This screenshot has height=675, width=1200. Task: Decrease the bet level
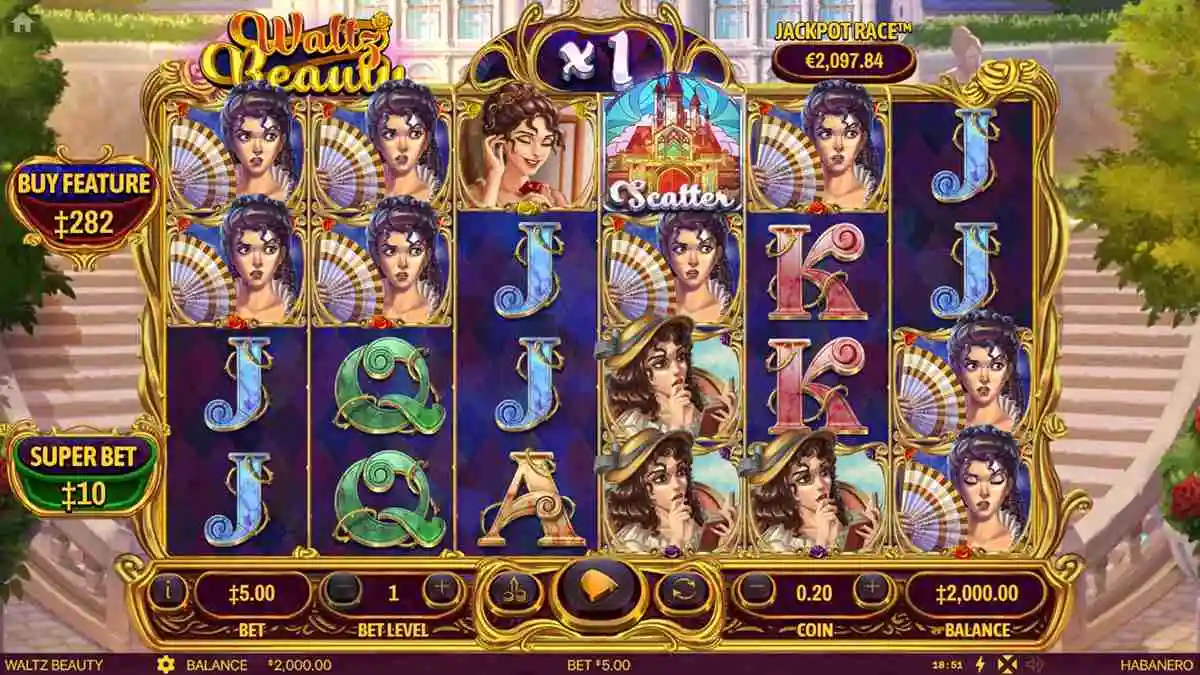click(x=343, y=592)
